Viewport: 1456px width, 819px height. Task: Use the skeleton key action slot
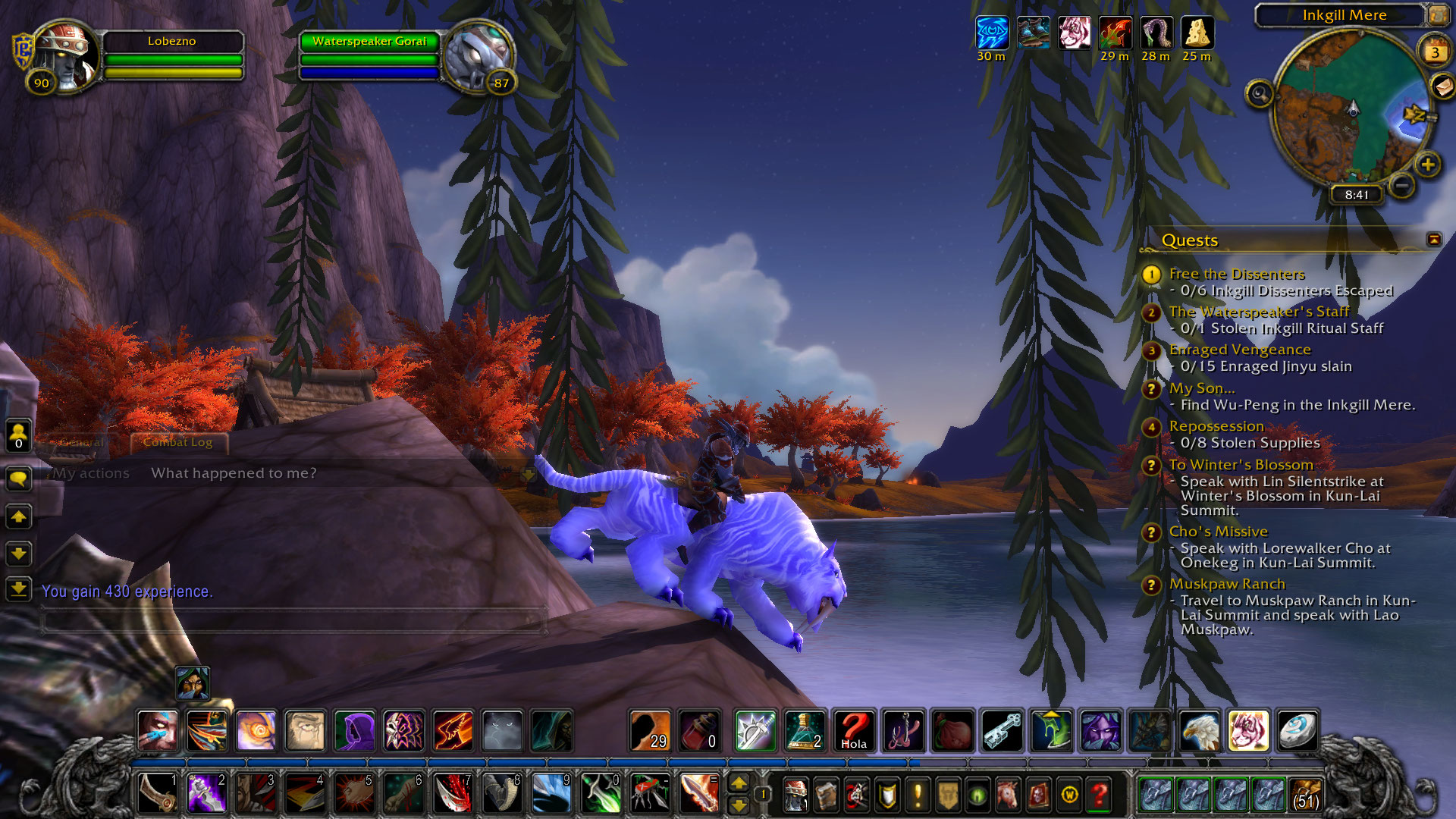pyautogui.click(x=1002, y=731)
